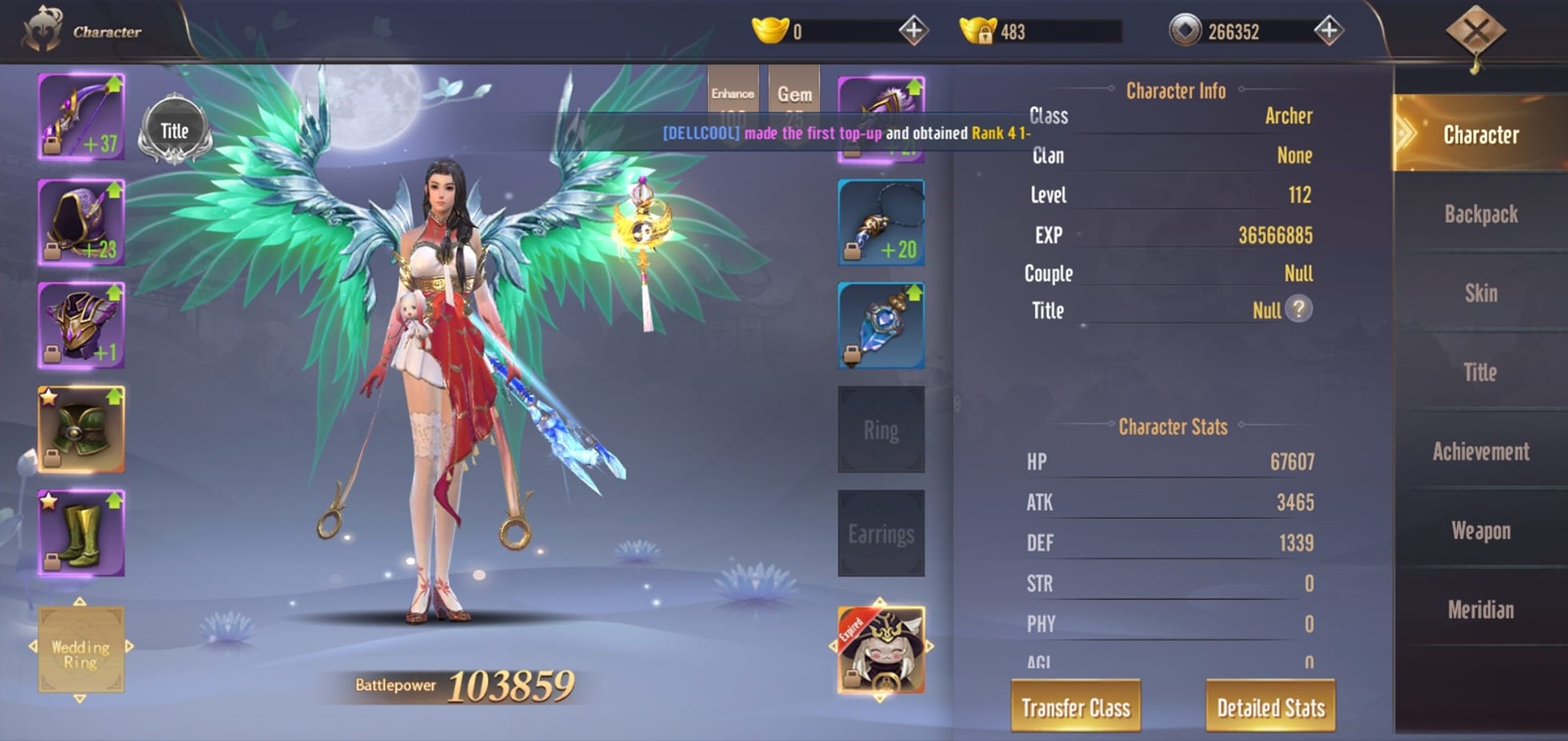Open Detailed Stats
The height and width of the screenshot is (741, 1568).
tap(1270, 706)
